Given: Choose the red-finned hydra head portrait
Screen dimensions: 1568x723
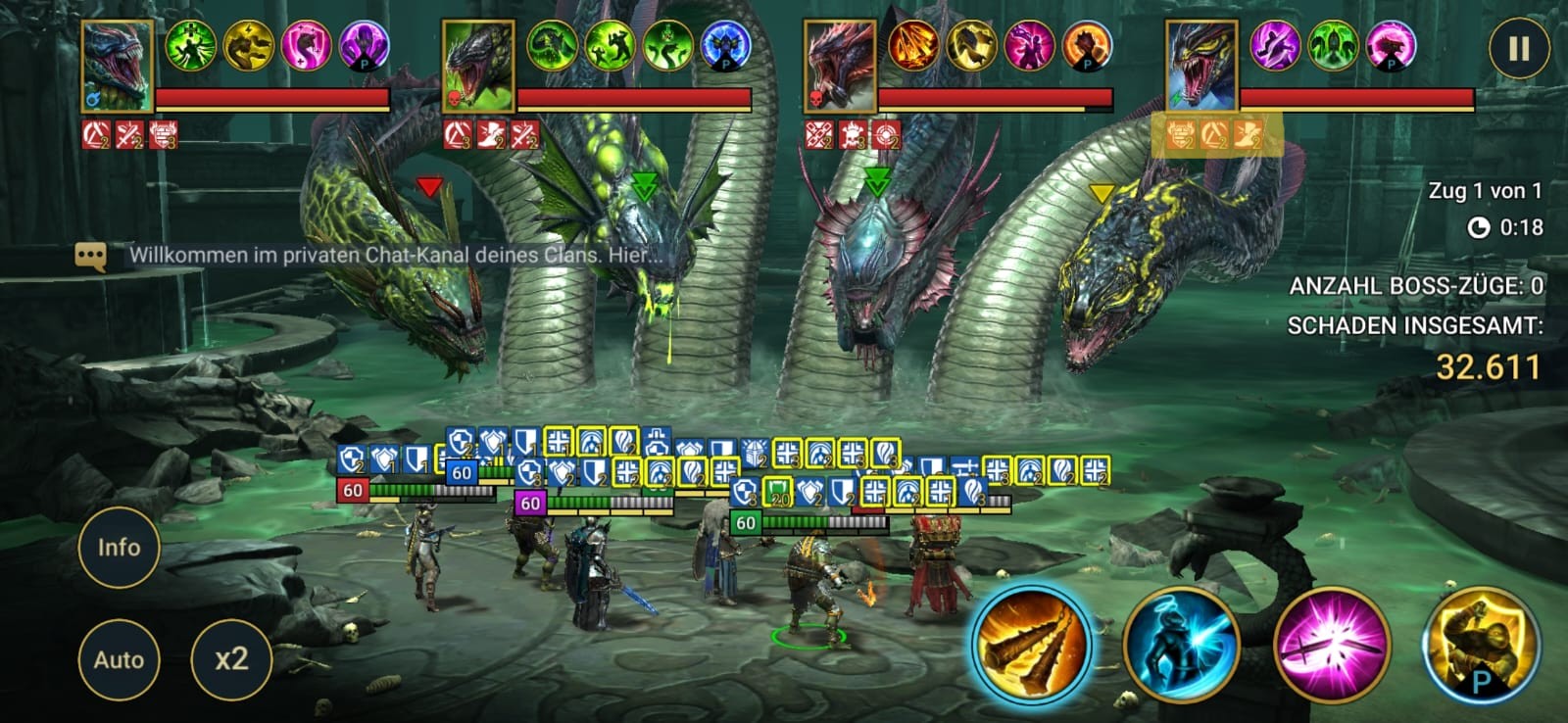Looking at the screenshot, I should pos(840,67).
